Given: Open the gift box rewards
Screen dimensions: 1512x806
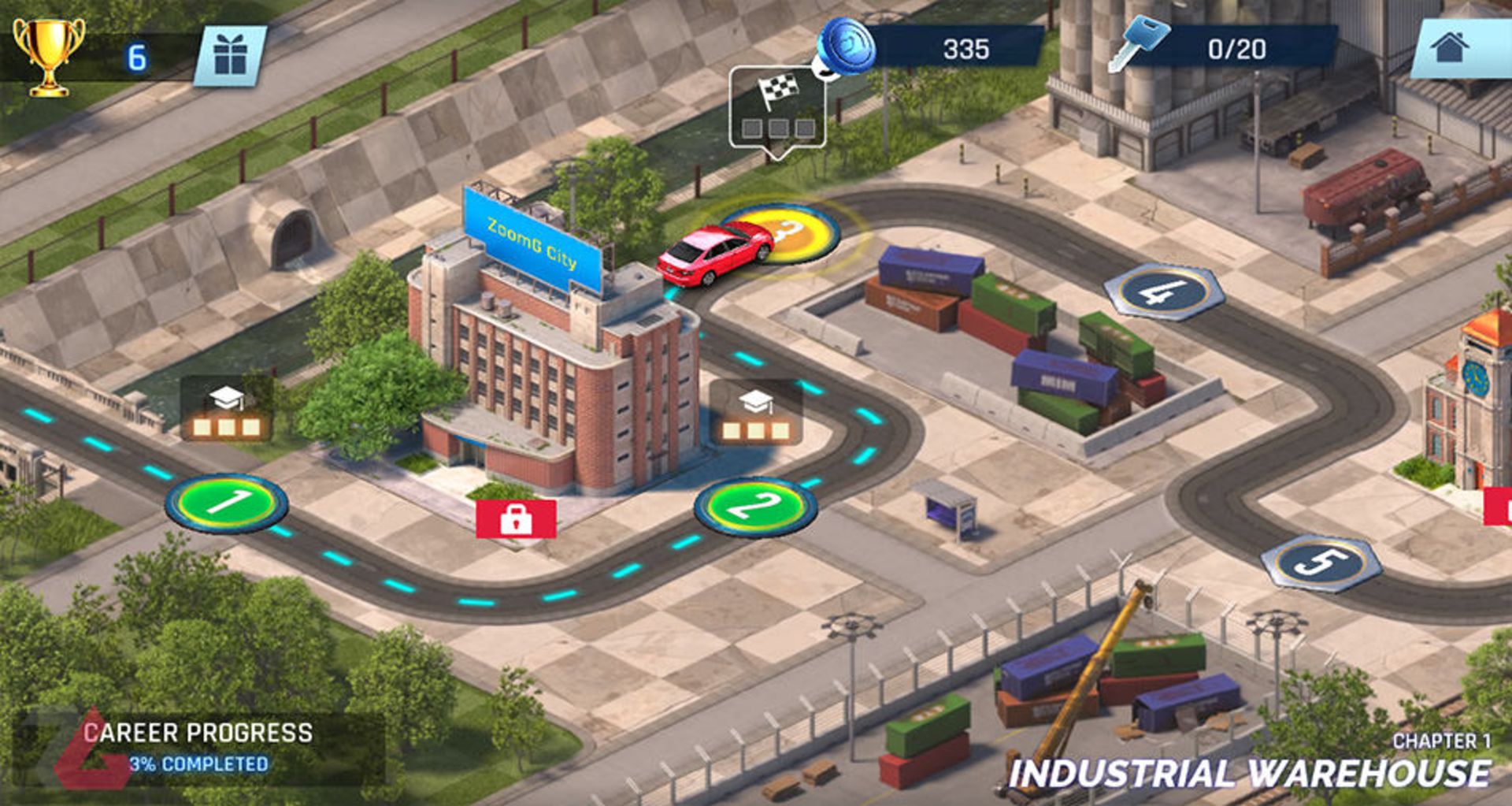Looking at the screenshot, I should pyautogui.click(x=230, y=57).
